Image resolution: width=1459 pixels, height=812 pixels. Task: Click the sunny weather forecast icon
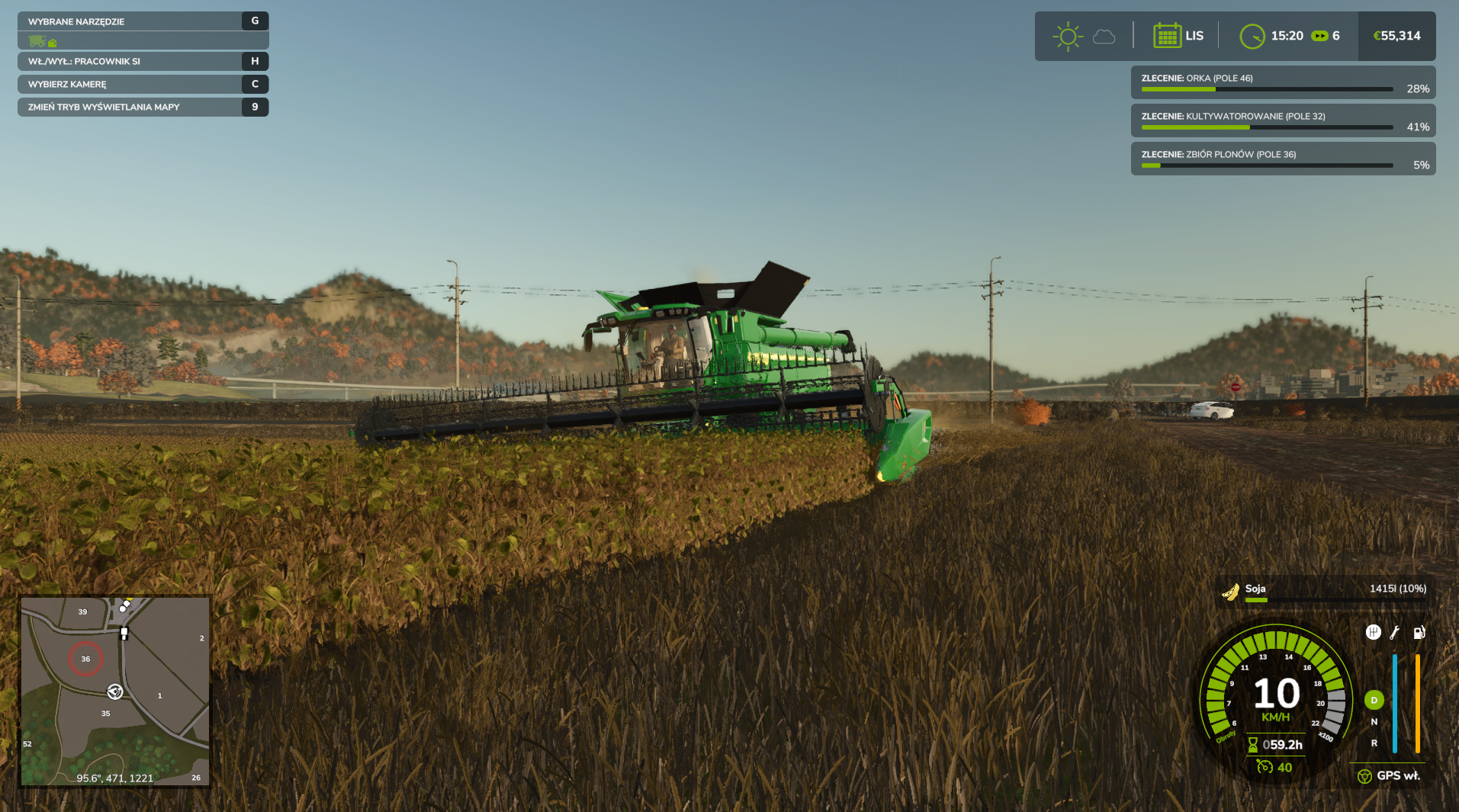[x=1068, y=36]
